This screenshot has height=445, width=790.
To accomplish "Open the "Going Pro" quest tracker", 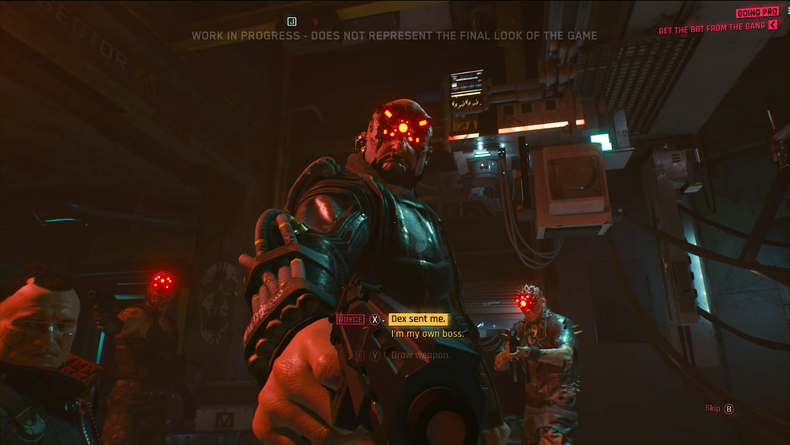I will tap(756, 13).
